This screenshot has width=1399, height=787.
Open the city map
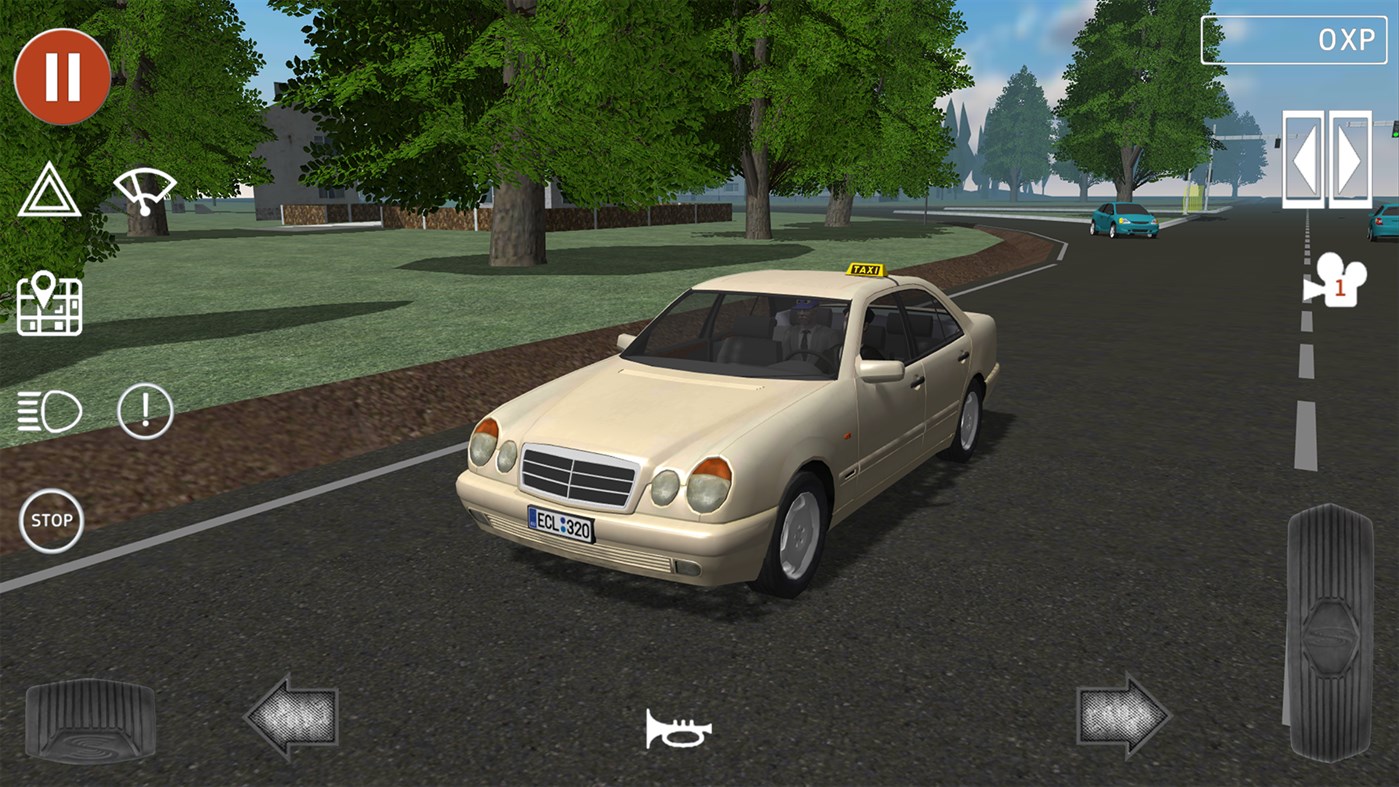48,304
